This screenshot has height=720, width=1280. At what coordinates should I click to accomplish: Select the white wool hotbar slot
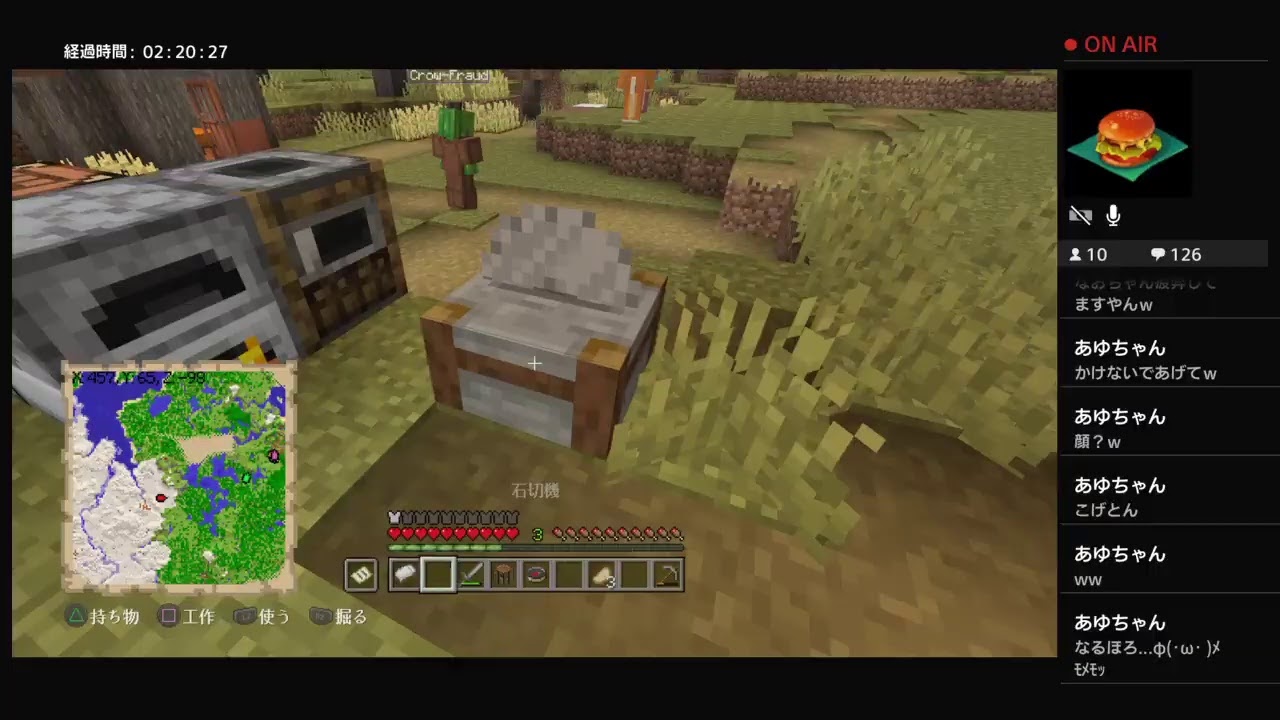pyautogui.click(x=405, y=574)
